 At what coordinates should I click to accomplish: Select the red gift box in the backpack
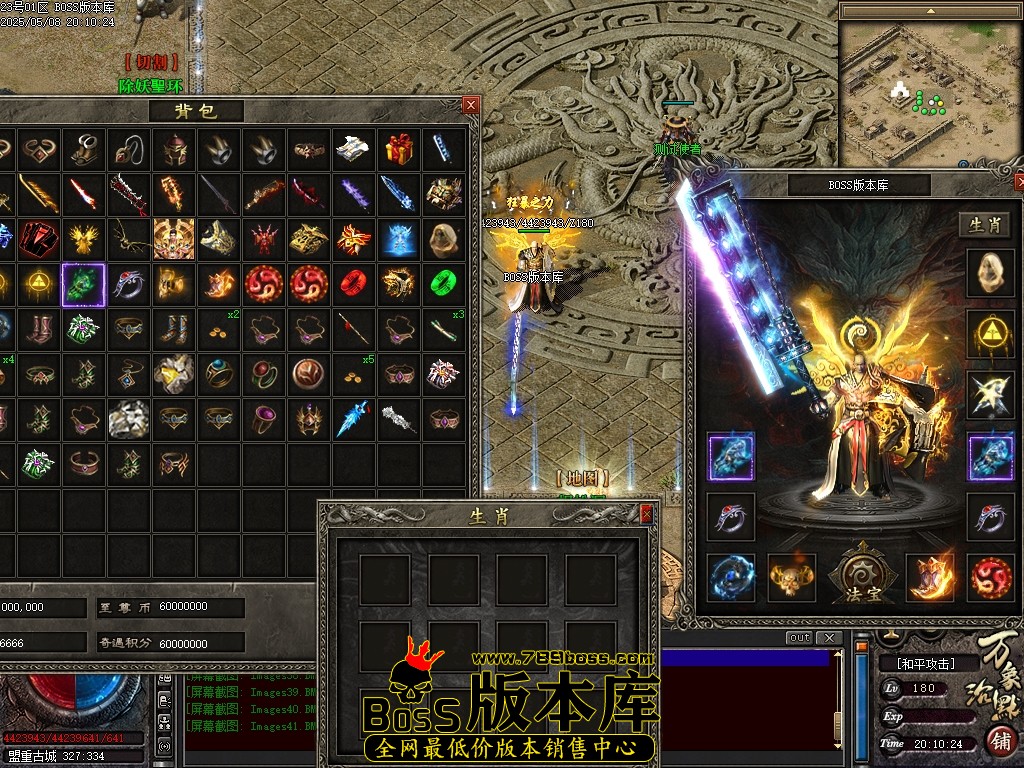coord(400,148)
